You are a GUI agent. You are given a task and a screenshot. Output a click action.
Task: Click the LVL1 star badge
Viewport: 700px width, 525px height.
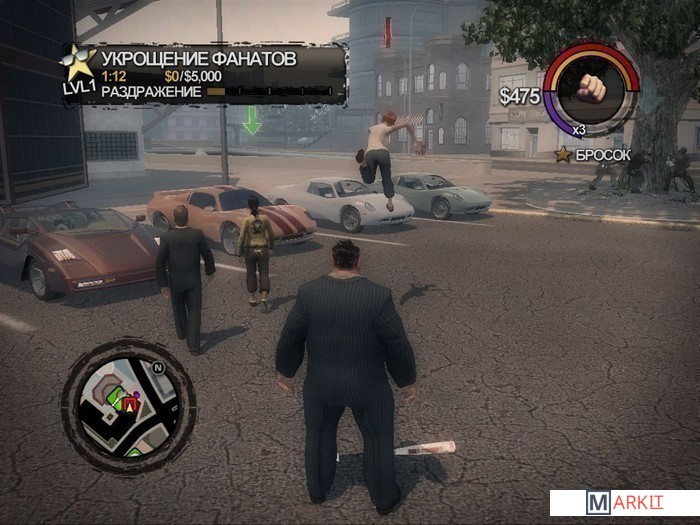click(x=78, y=68)
